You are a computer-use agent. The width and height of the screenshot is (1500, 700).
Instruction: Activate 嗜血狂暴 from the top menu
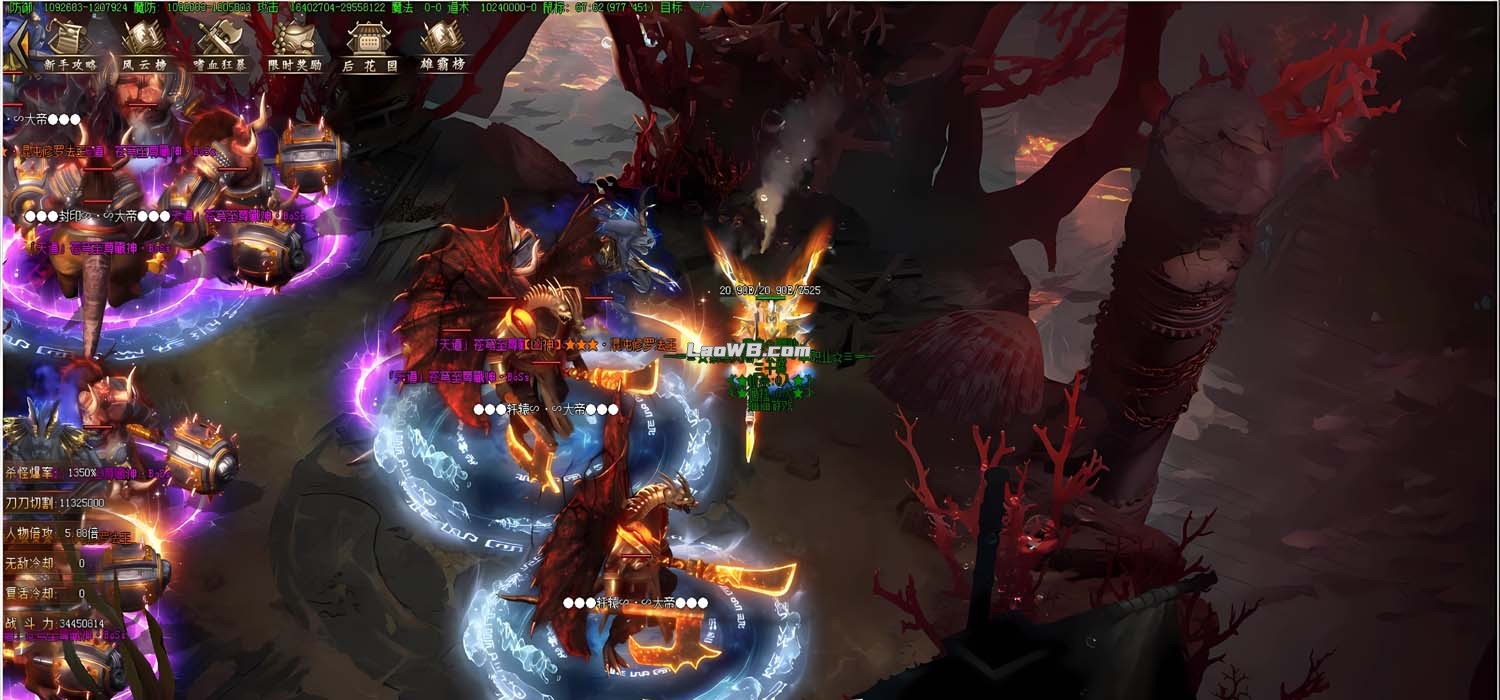pos(220,45)
